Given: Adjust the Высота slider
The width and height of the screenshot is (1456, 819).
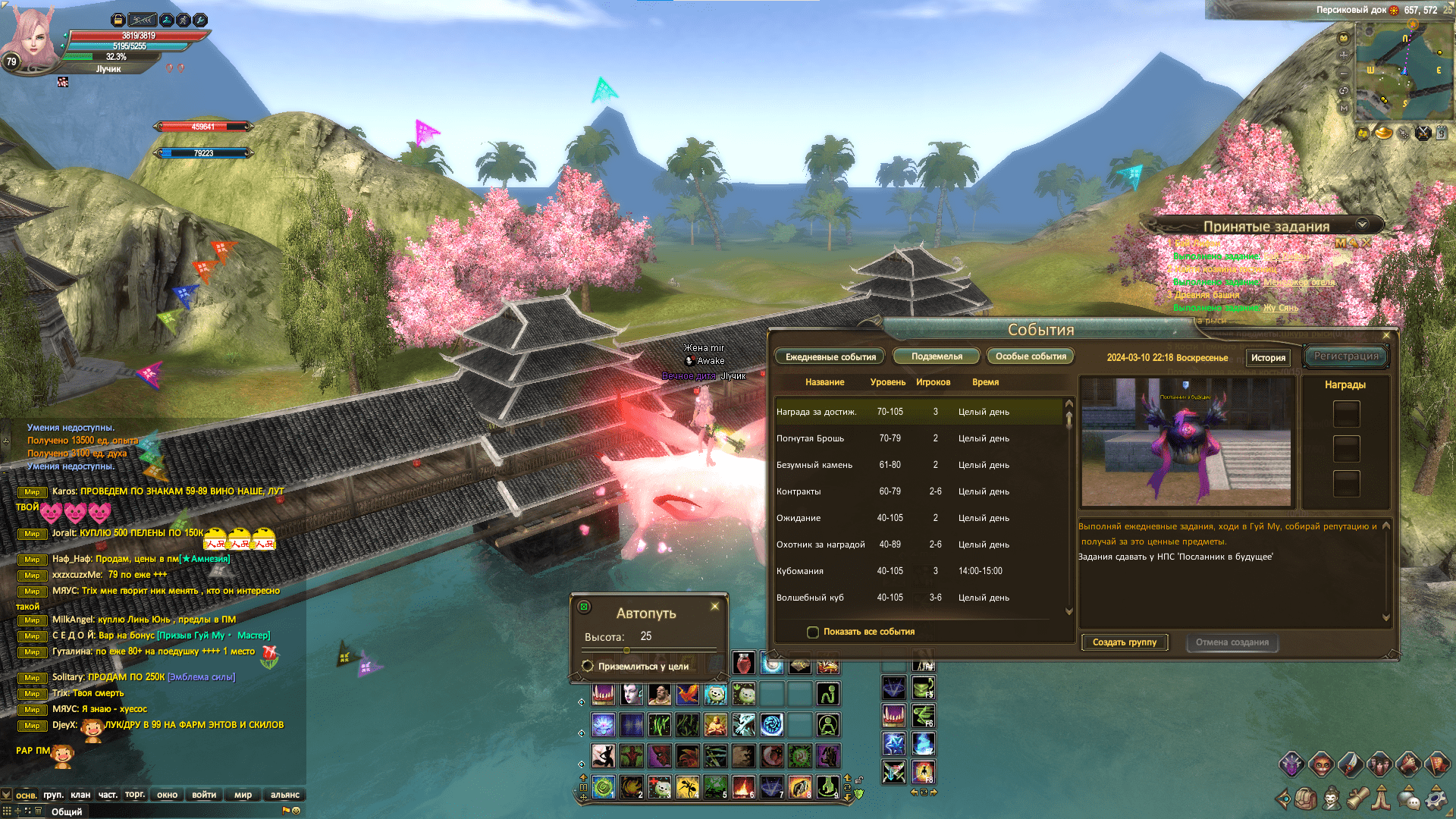Looking at the screenshot, I should pyautogui.click(x=626, y=651).
